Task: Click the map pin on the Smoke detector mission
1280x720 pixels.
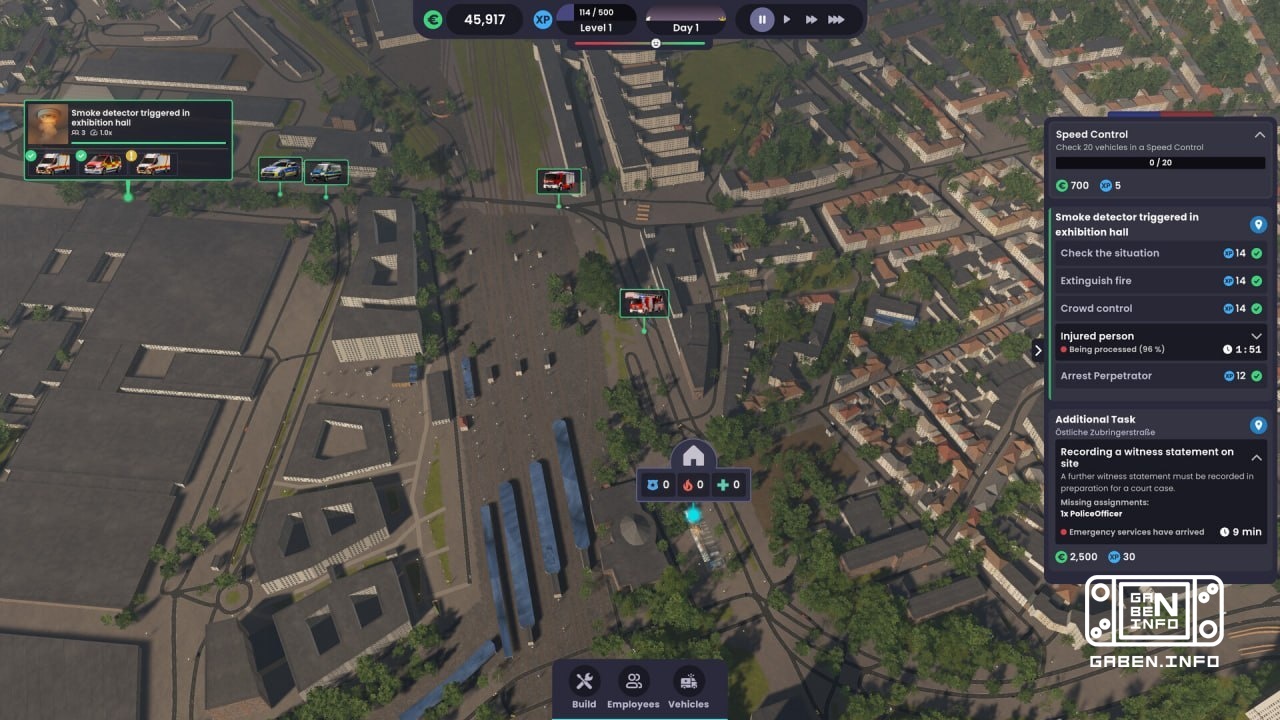Action: pyautogui.click(x=1258, y=224)
